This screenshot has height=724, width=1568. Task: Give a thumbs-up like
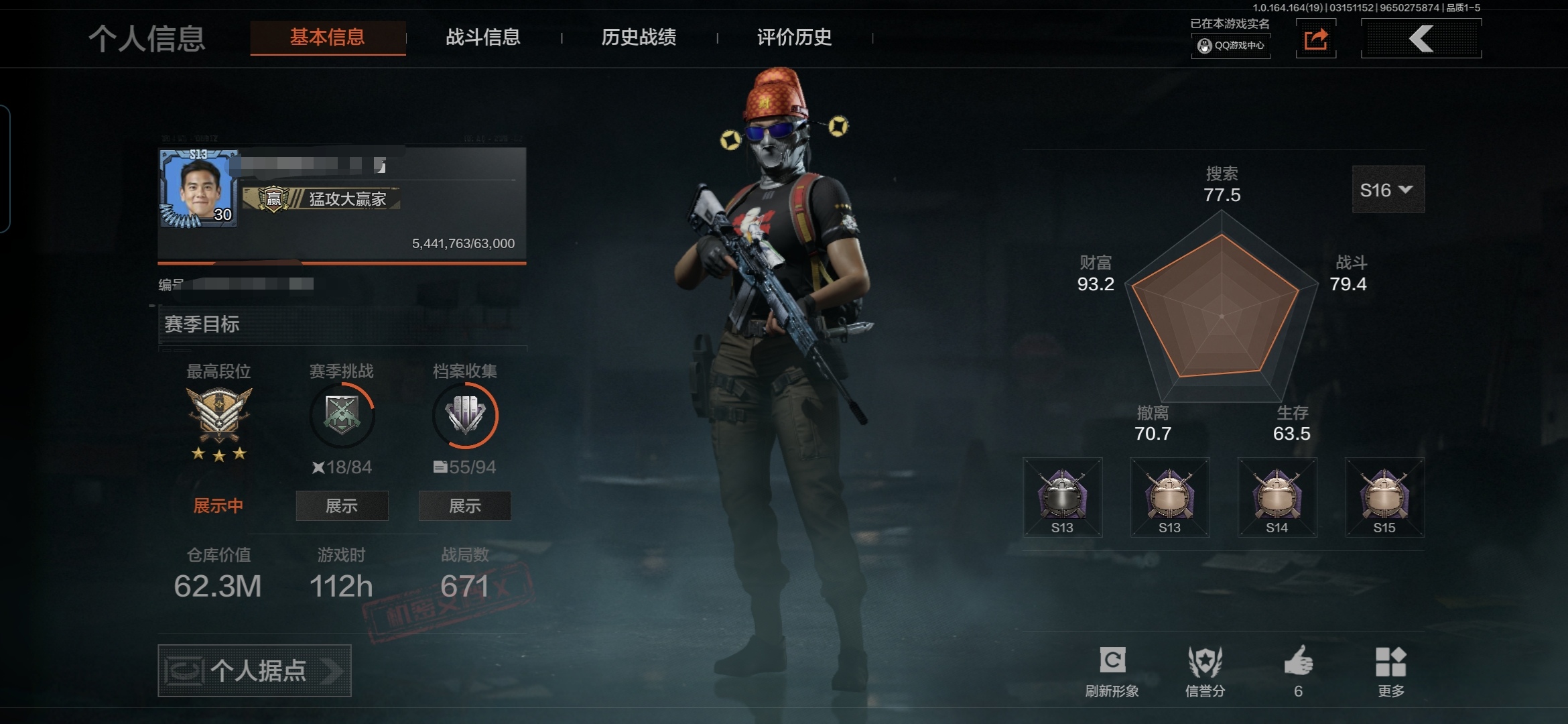[1298, 662]
